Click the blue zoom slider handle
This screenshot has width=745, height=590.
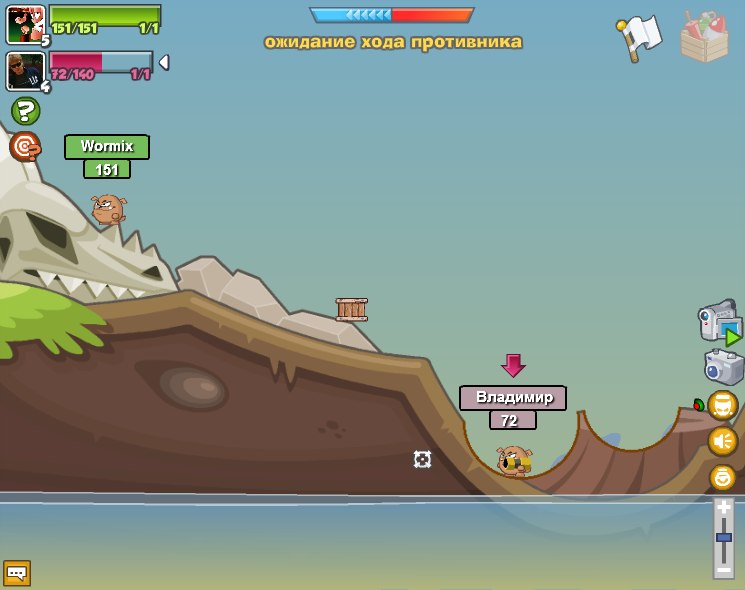(723, 538)
